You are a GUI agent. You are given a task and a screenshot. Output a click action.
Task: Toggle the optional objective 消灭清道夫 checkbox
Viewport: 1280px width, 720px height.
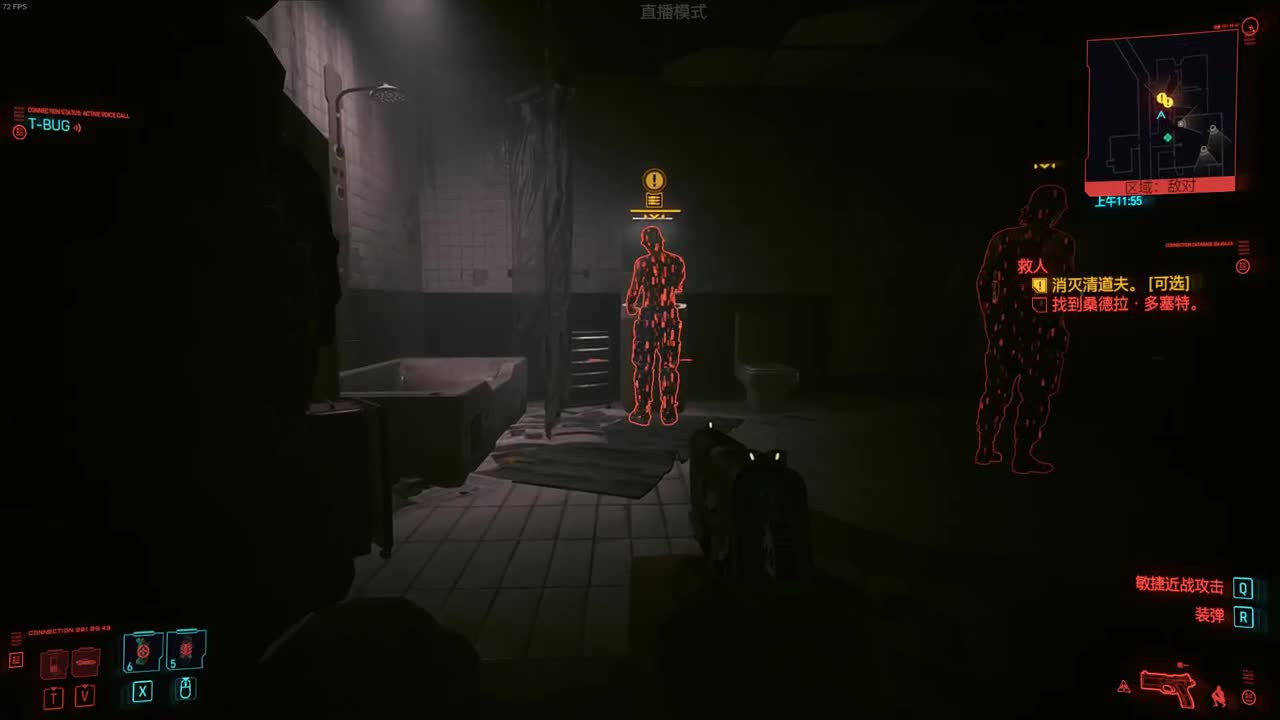1040,284
